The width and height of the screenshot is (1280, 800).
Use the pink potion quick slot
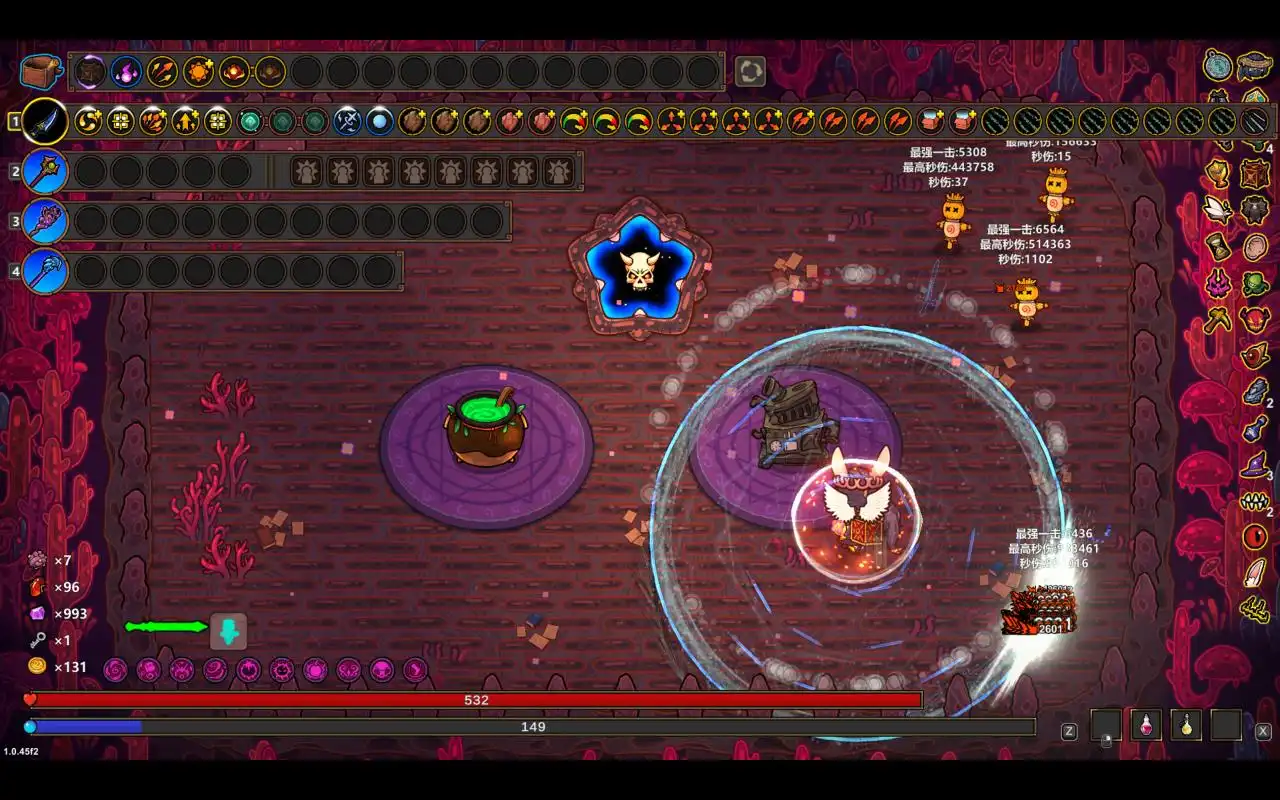pos(1146,725)
